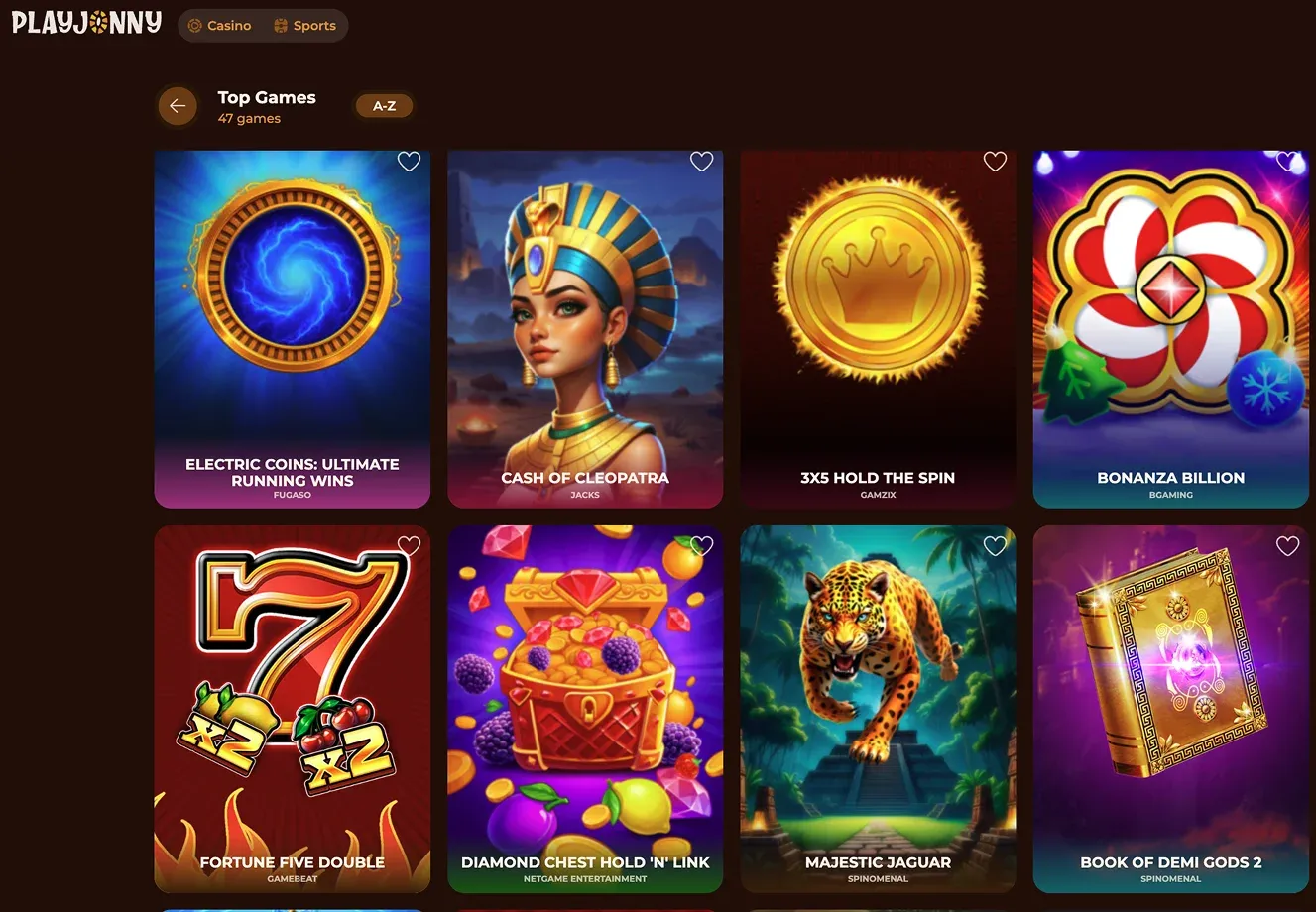Favorite the Majestic Jaguar slot
This screenshot has height=912, width=1316.
995,545
